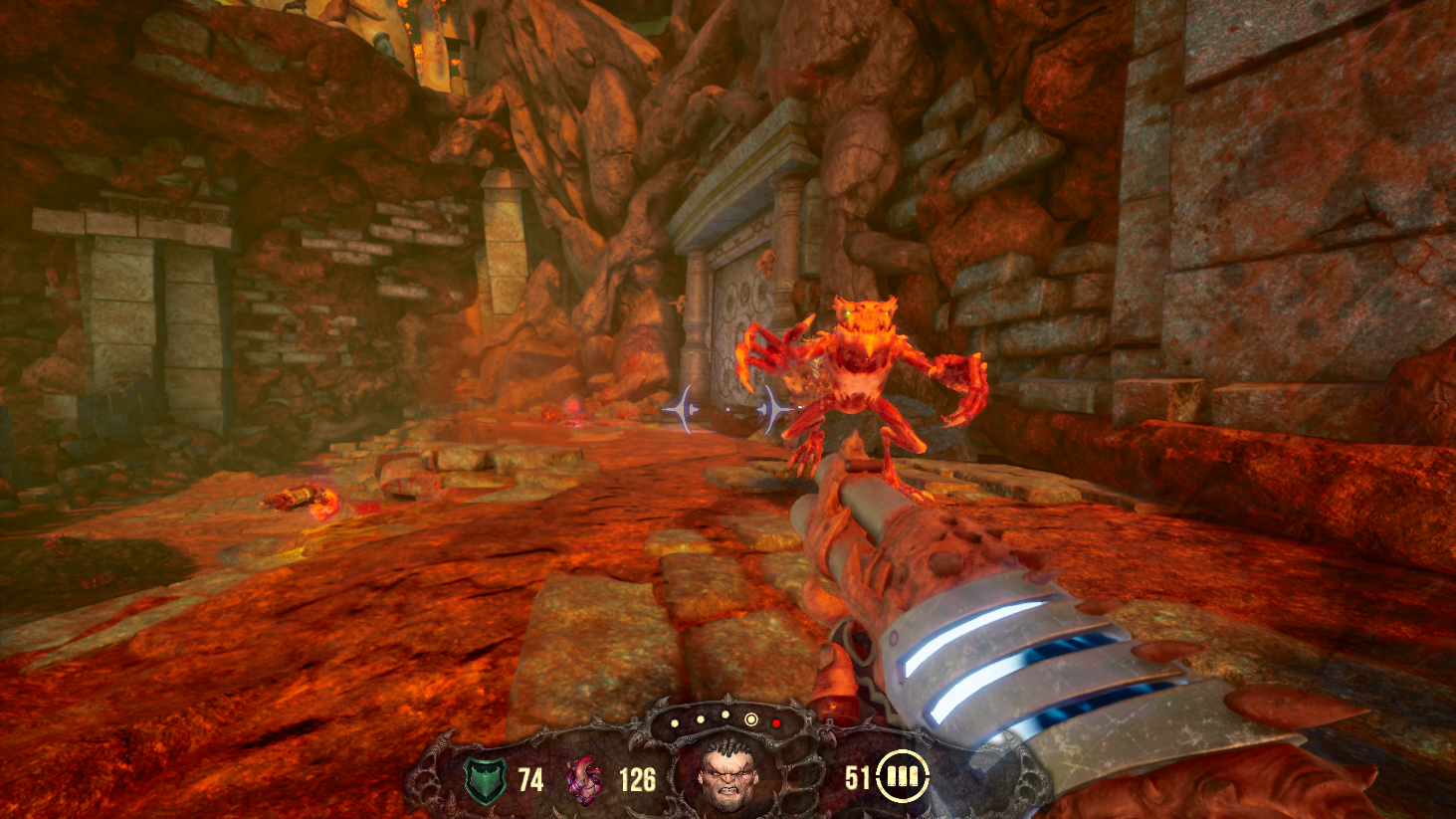Select the ringed weapon slot indicator

[751, 719]
